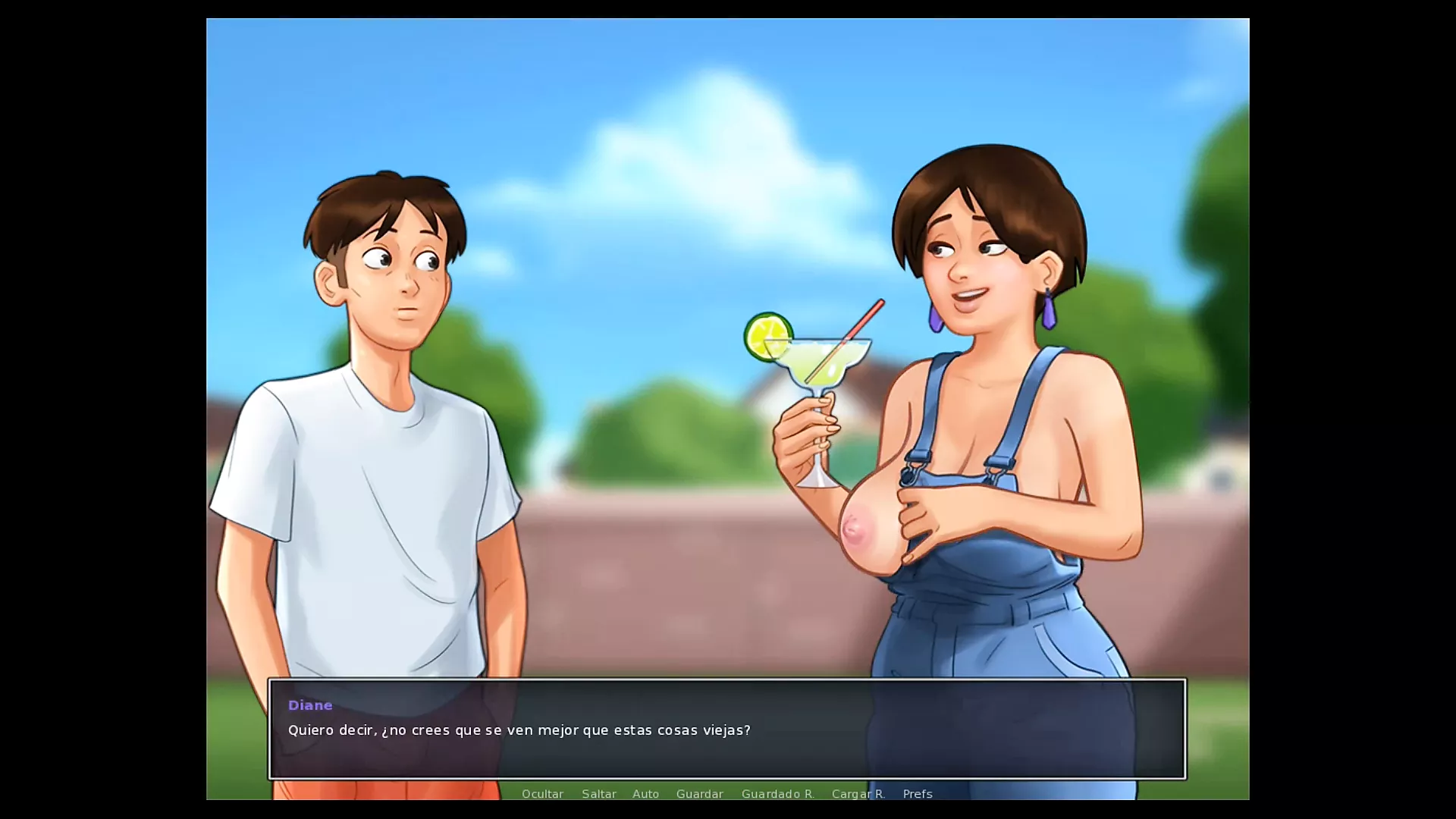Activate the Saltar skip option
Viewport: 1456px width, 819px height.
(599, 794)
